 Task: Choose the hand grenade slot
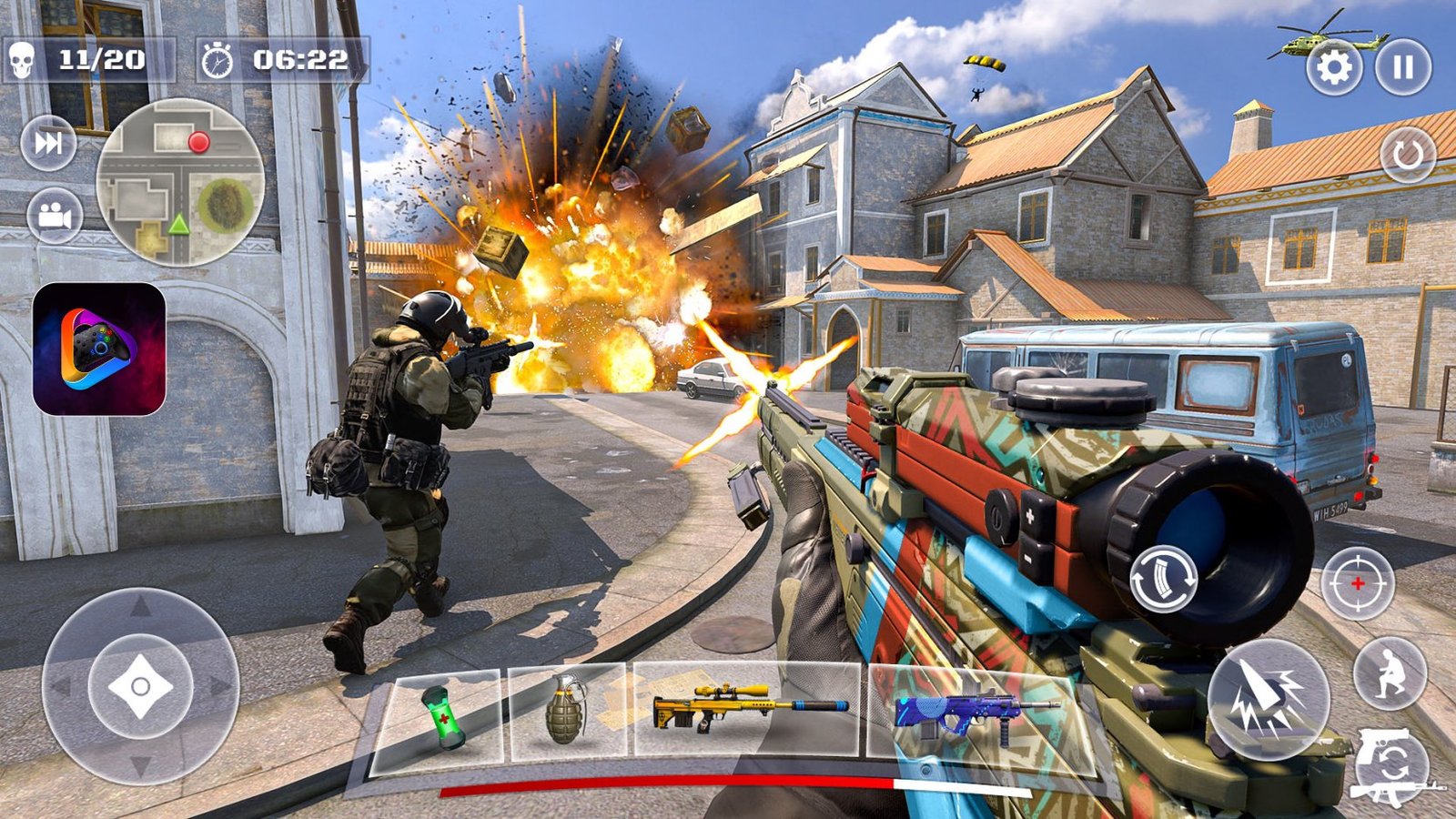coord(566,712)
